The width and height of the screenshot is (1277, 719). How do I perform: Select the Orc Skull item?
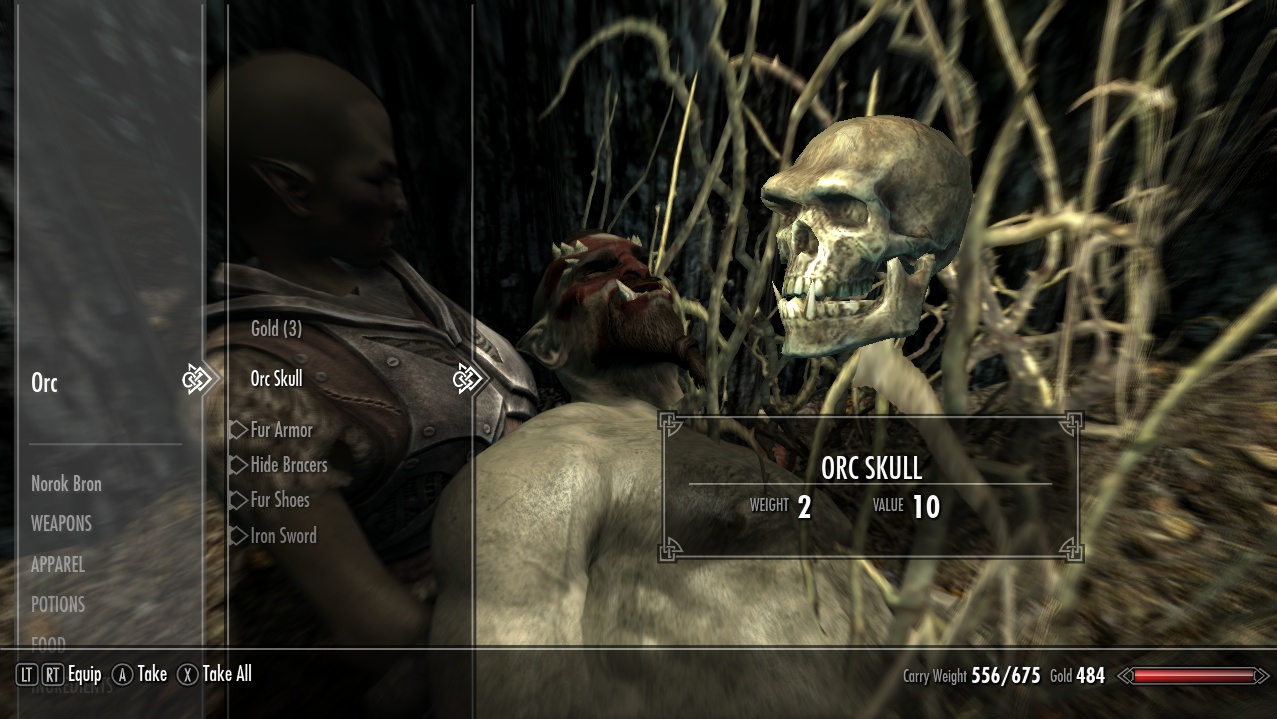276,379
